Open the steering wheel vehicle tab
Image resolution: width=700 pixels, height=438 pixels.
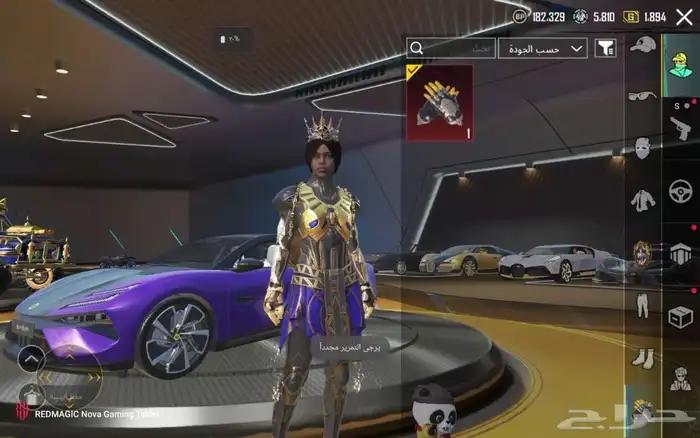click(681, 190)
